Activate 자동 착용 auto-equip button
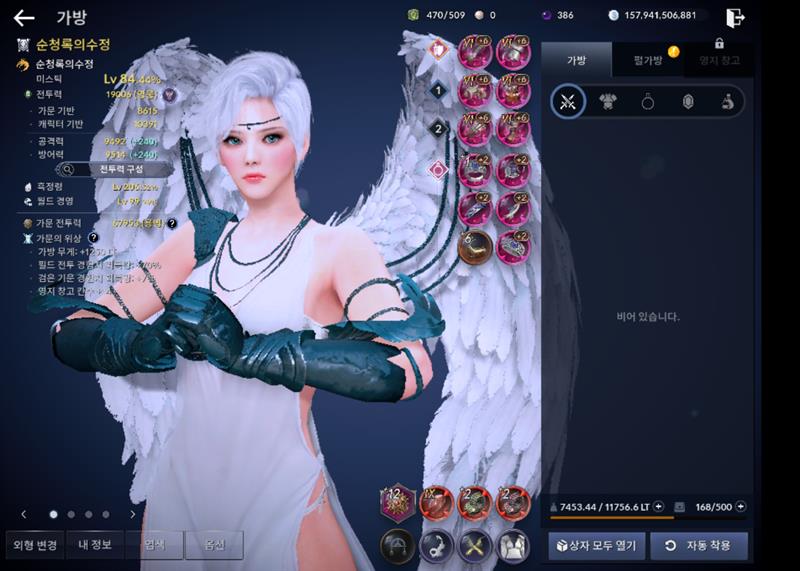800x571 pixels. tap(698, 546)
